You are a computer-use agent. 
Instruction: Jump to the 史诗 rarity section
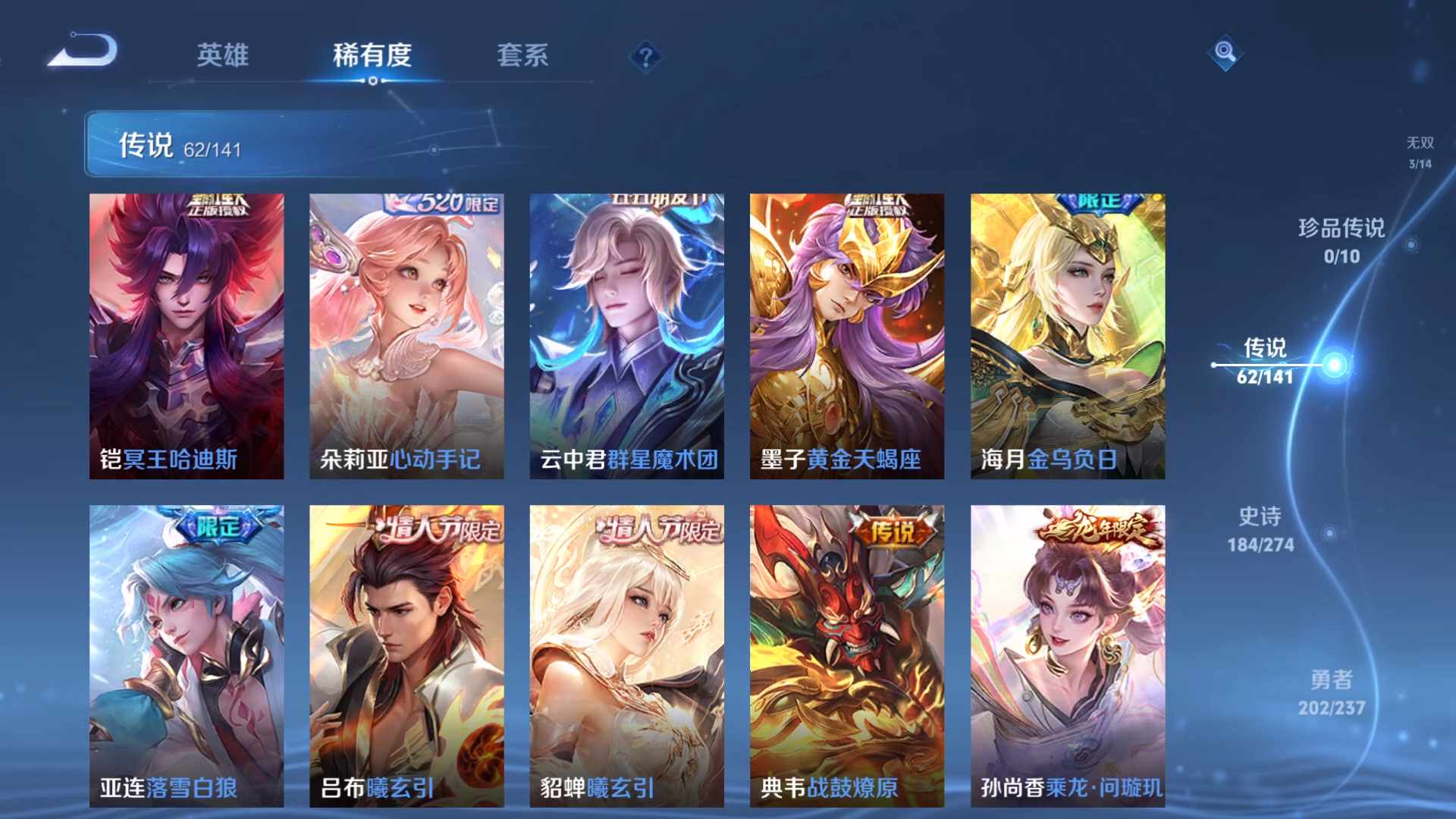coord(1260,529)
